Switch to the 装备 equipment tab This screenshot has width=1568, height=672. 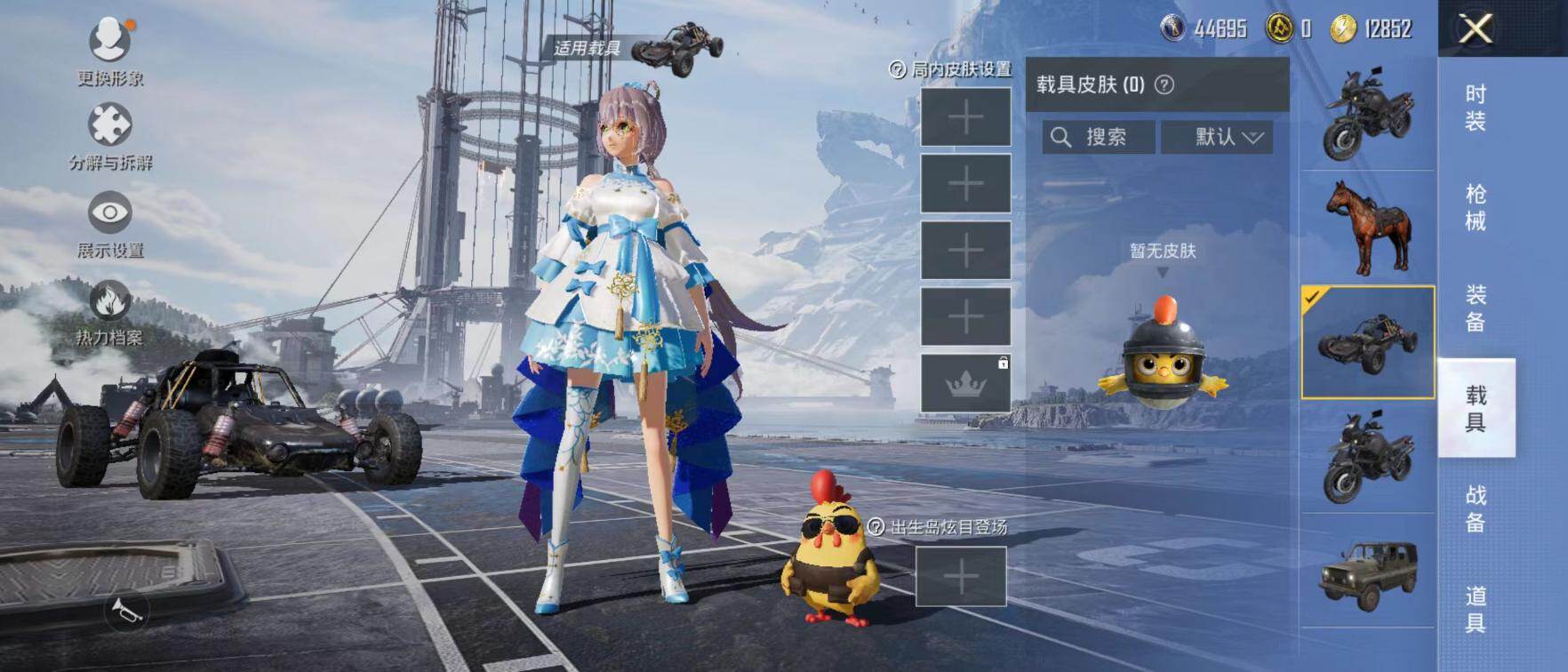pos(1476,308)
